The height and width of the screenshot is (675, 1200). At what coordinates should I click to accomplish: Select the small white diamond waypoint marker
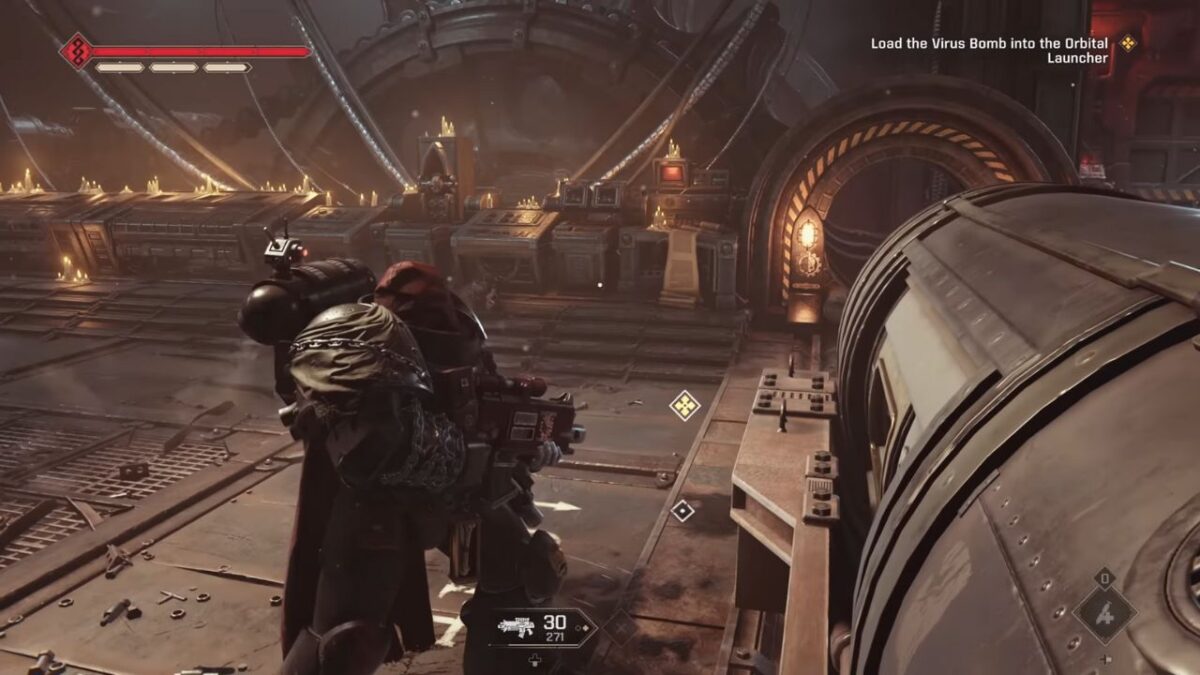click(682, 511)
